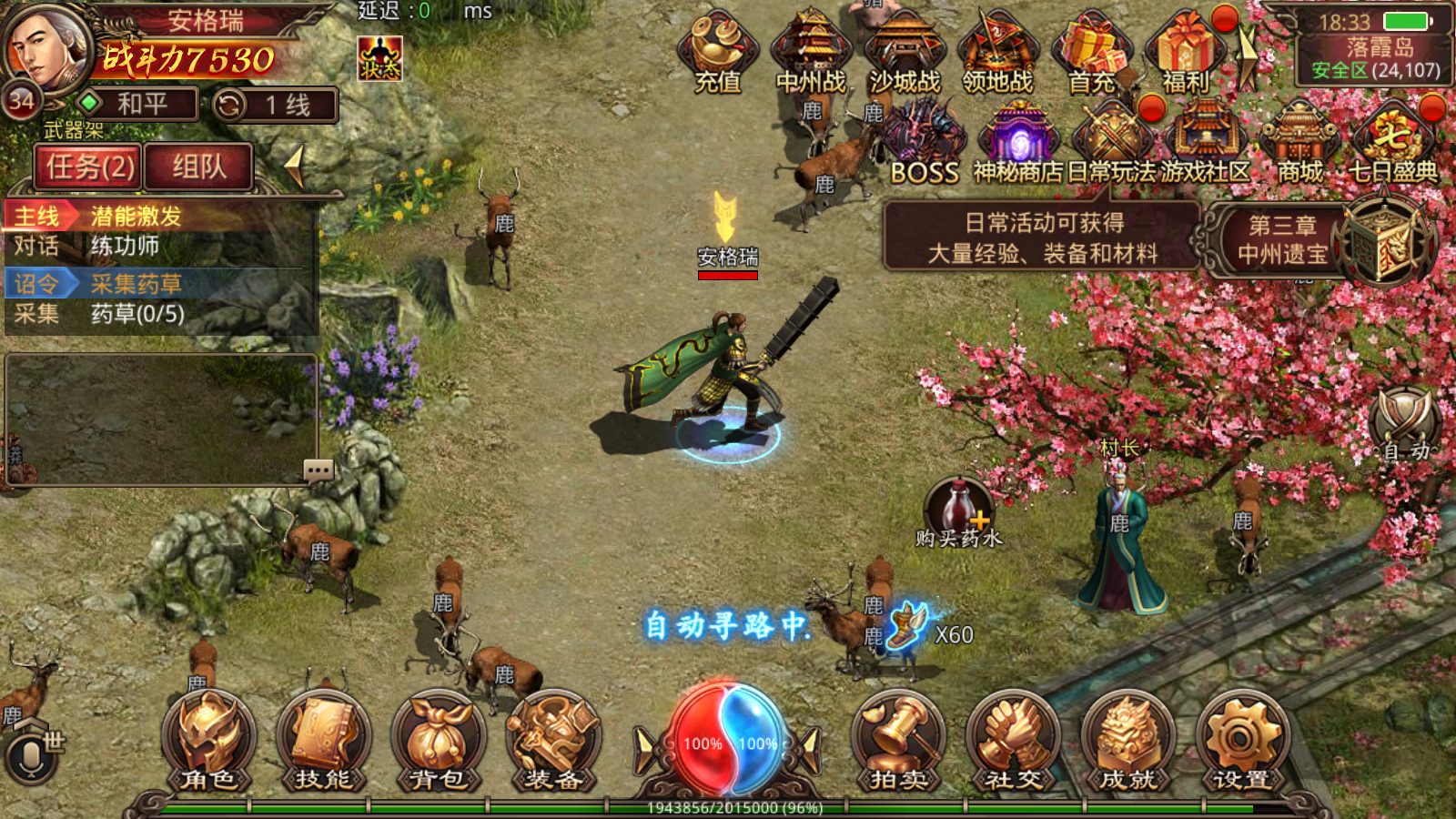Click the 购买药水 buy potion button

(958, 511)
